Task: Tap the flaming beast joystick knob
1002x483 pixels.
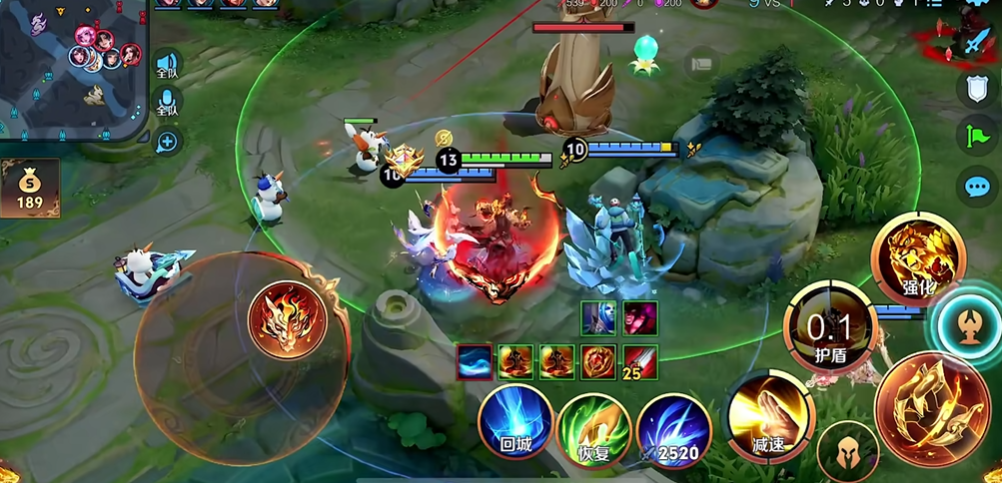Action: tap(287, 319)
